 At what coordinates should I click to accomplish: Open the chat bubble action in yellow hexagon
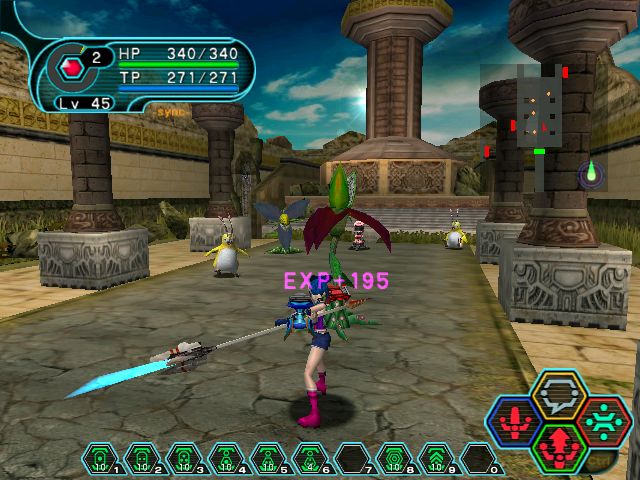559,395
